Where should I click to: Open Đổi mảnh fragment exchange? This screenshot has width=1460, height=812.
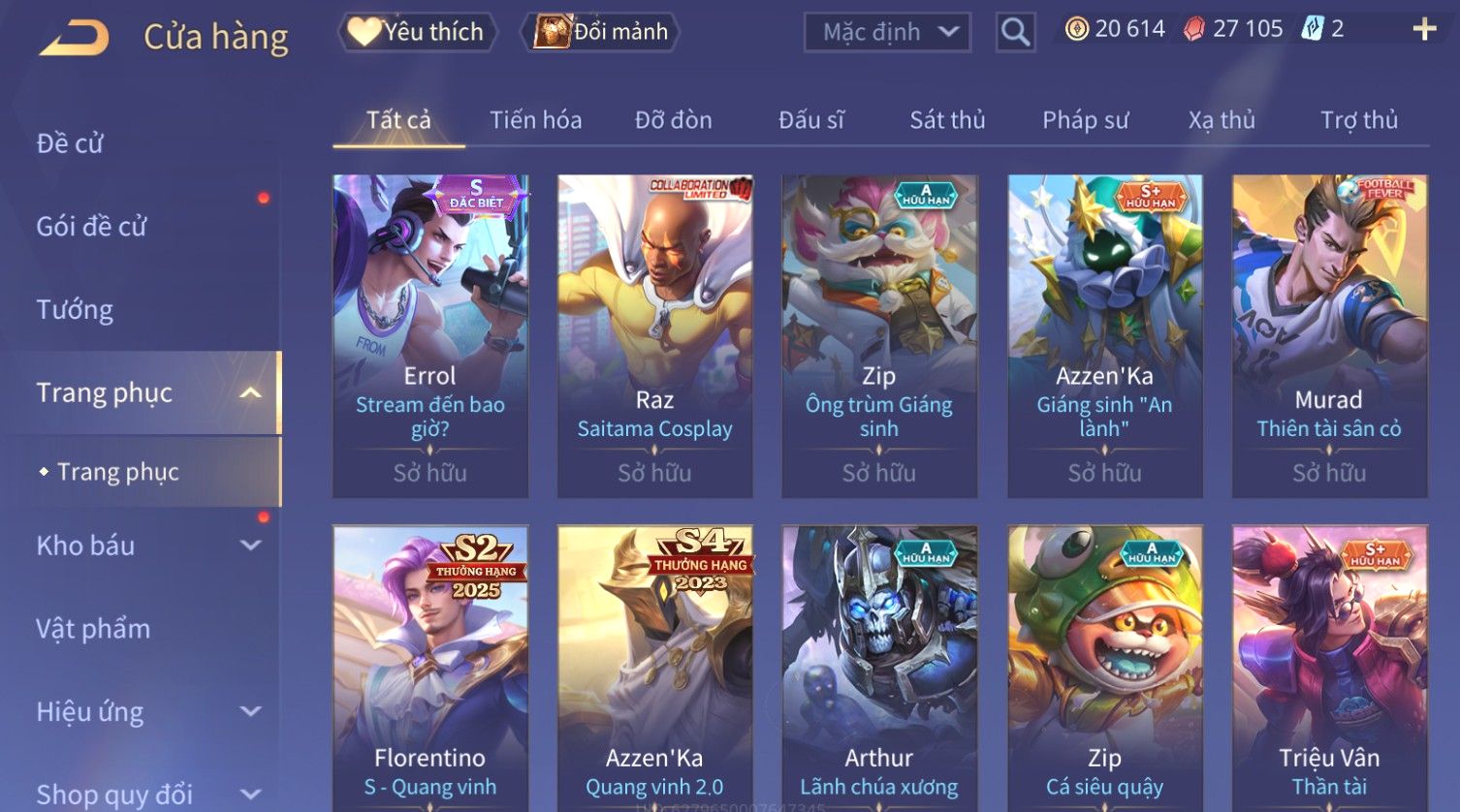coord(601,32)
